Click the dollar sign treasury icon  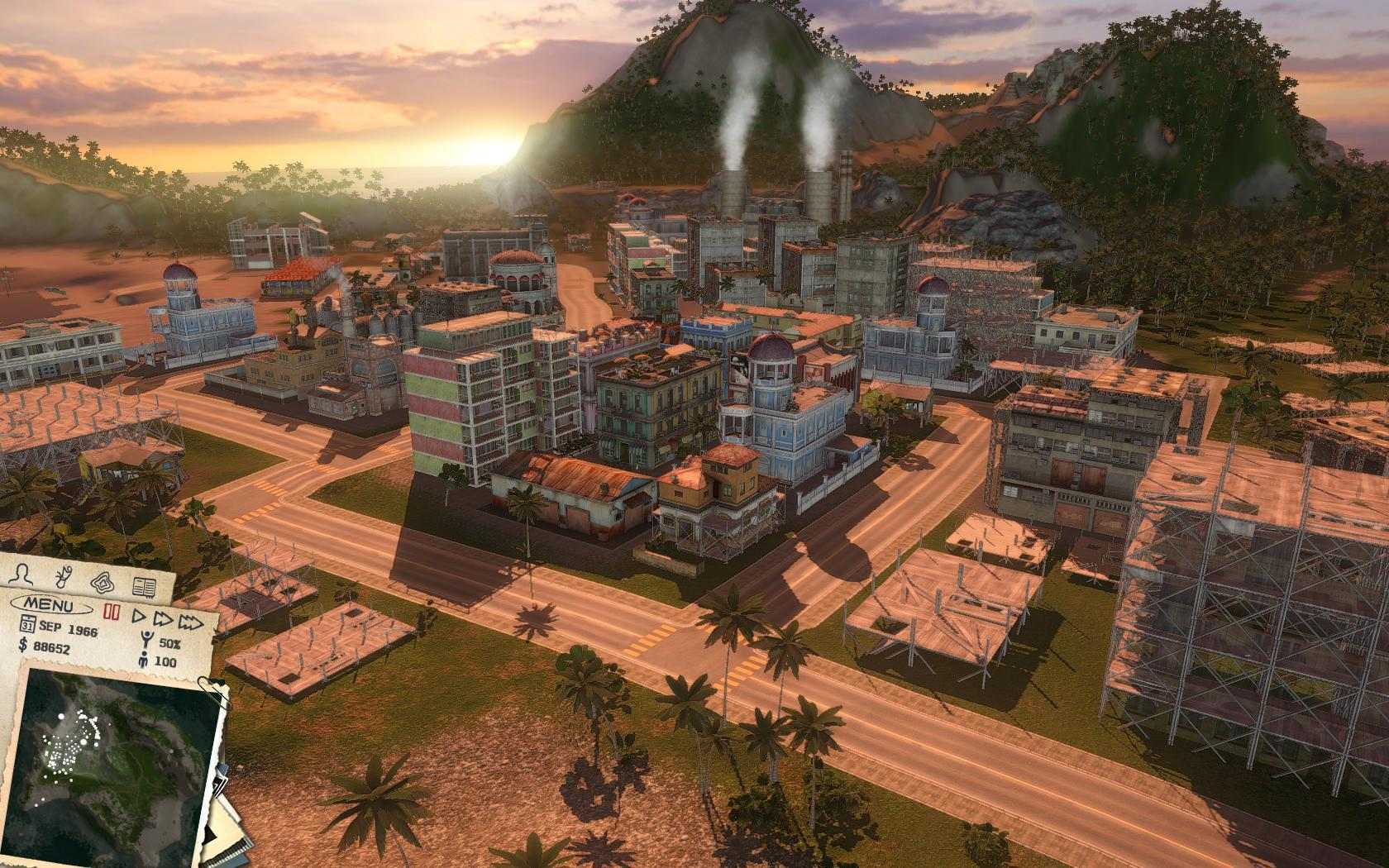pyautogui.click(x=21, y=646)
